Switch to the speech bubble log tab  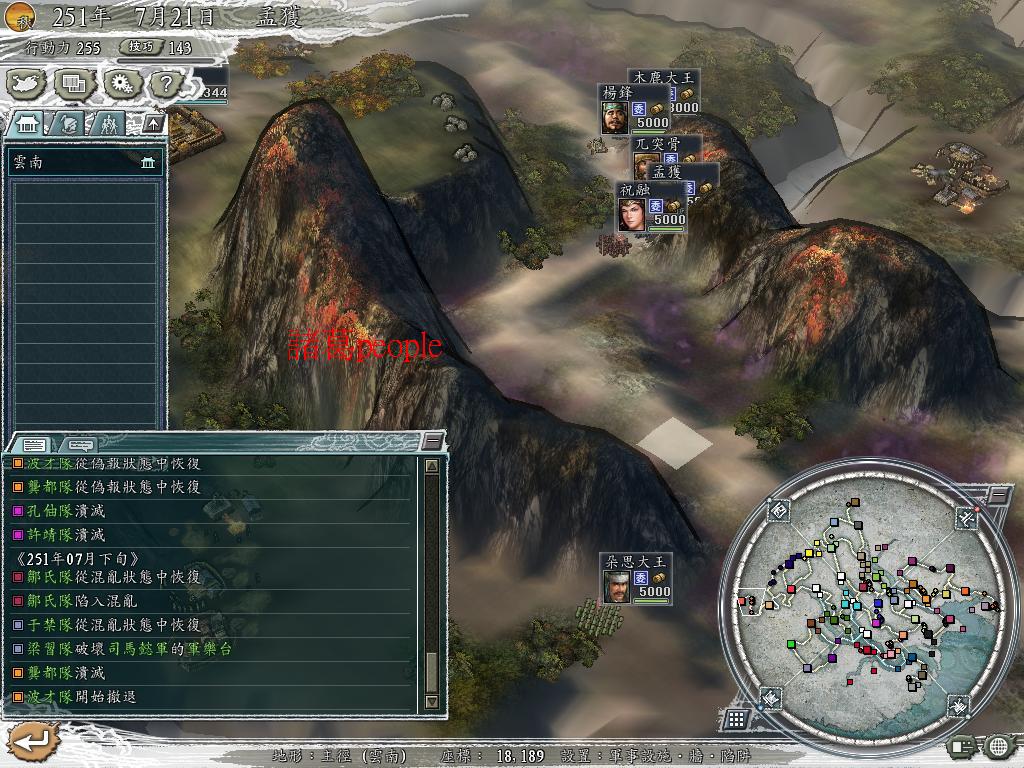click(80, 444)
